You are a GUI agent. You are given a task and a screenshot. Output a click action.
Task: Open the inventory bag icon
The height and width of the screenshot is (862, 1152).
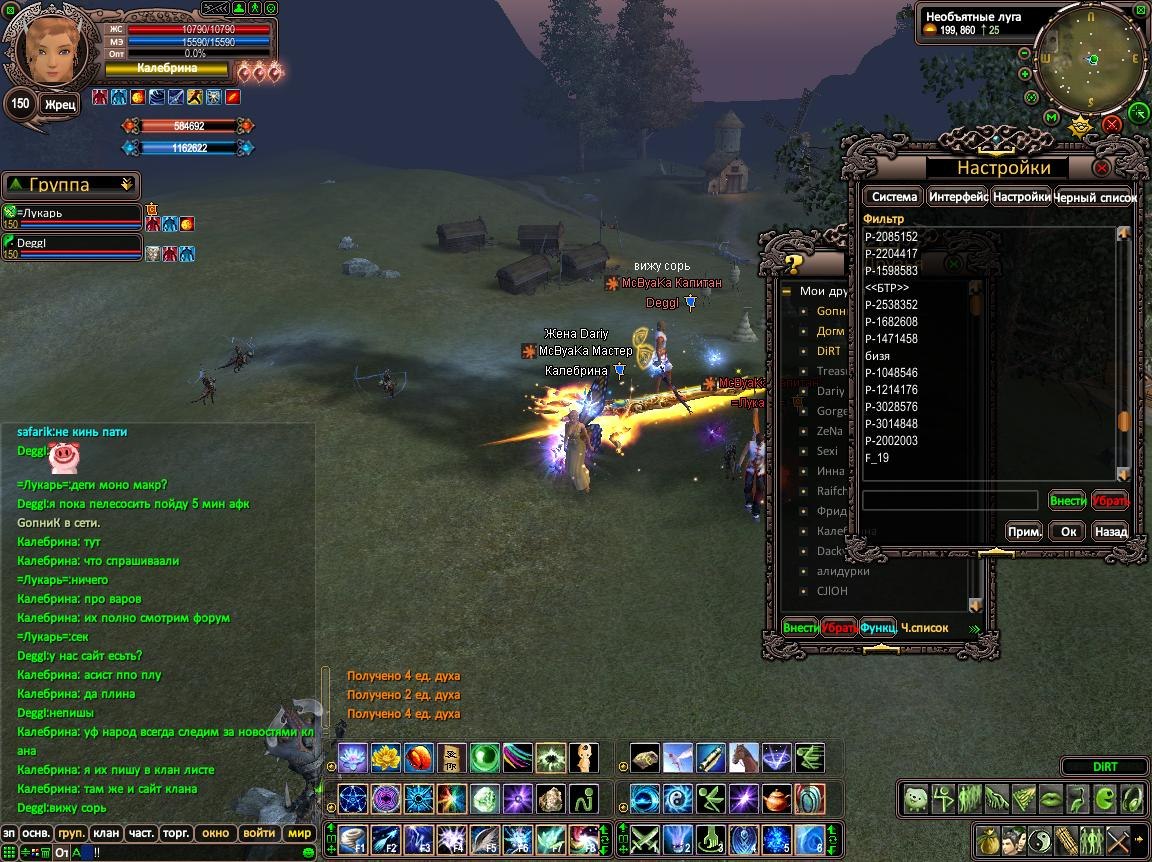[988, 840]
